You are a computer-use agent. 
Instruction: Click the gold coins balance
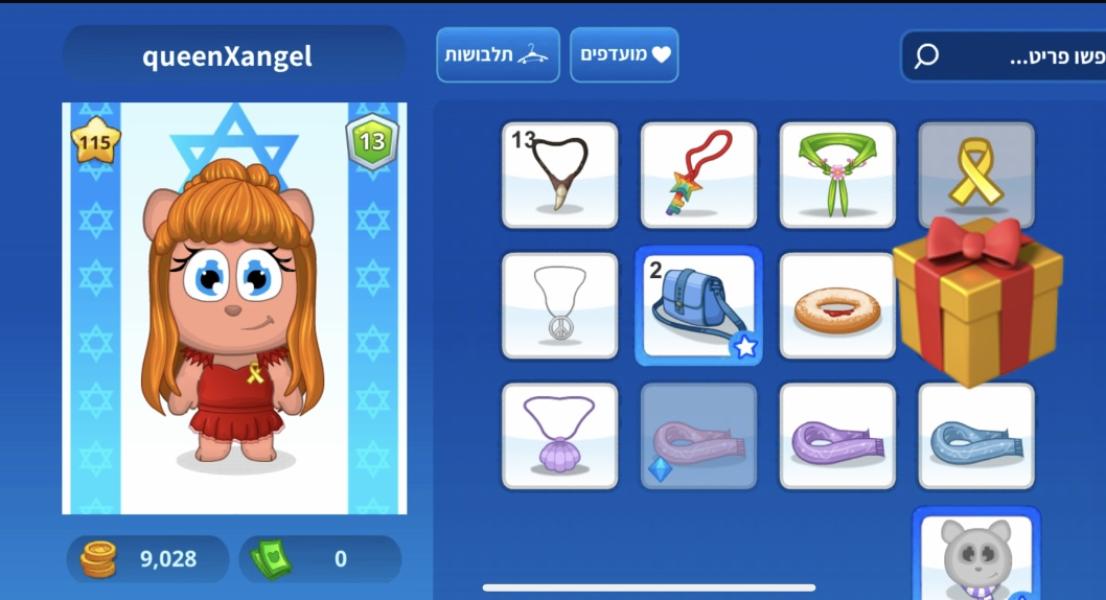point(148,558)
